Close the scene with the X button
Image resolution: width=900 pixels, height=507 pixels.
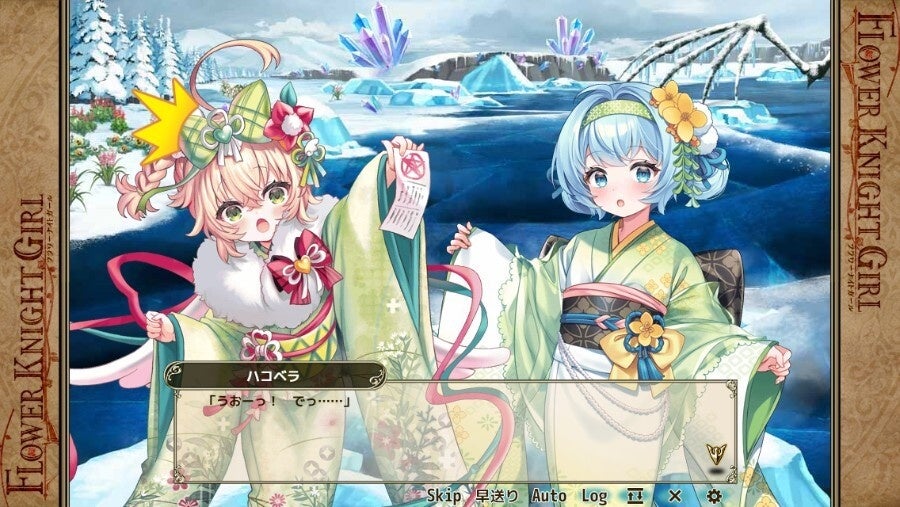tap(675, 495)
